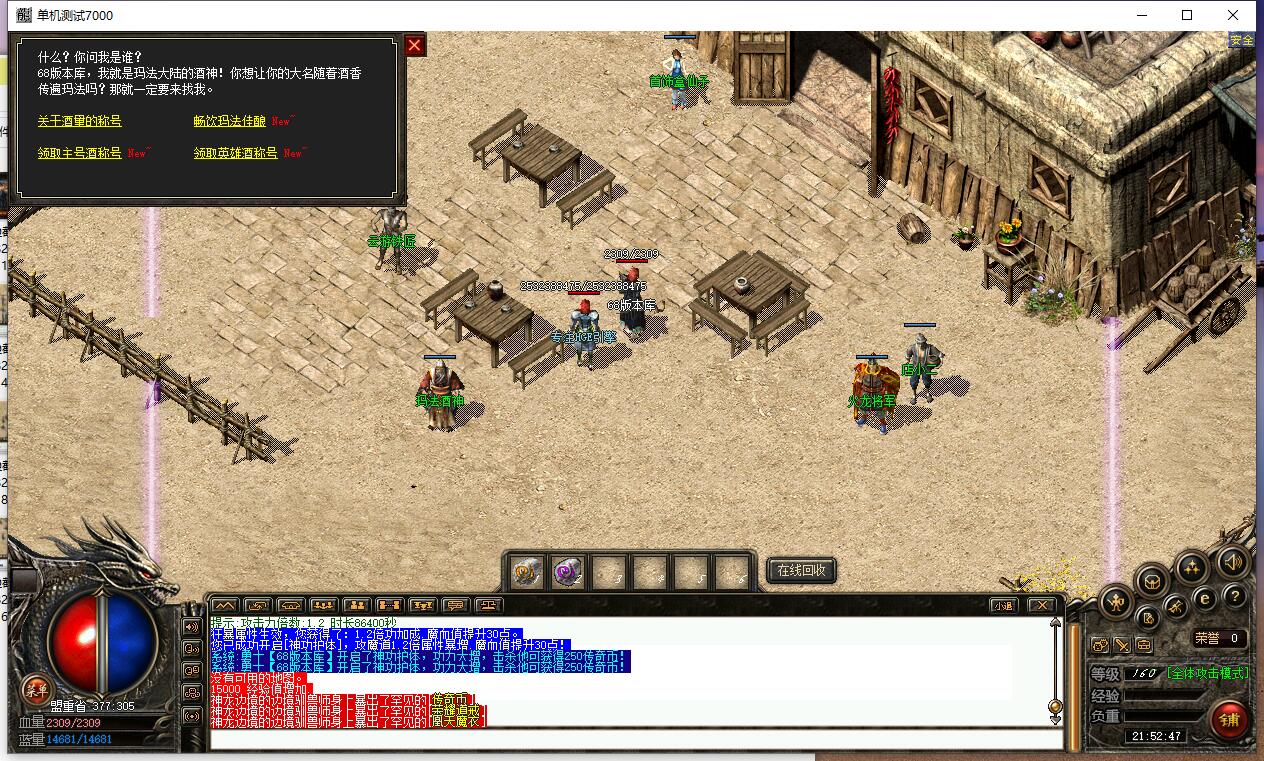Close the NPC dialogue panel
Viewport: 1264px width, 761px height.
[414, 45]
